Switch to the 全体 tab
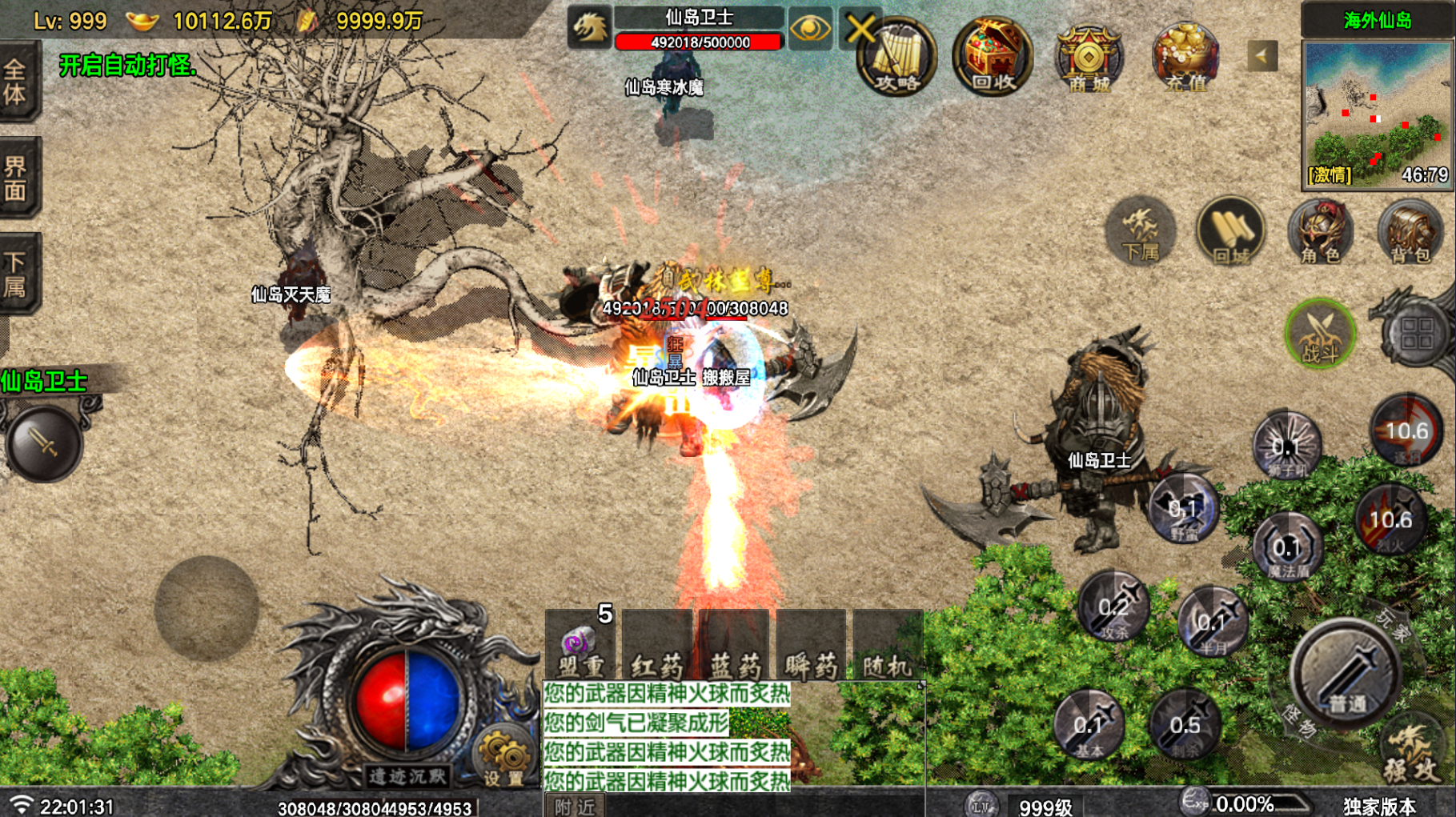Image resolution: width=1456 pixels, height=817 pixels. point(18,82)
